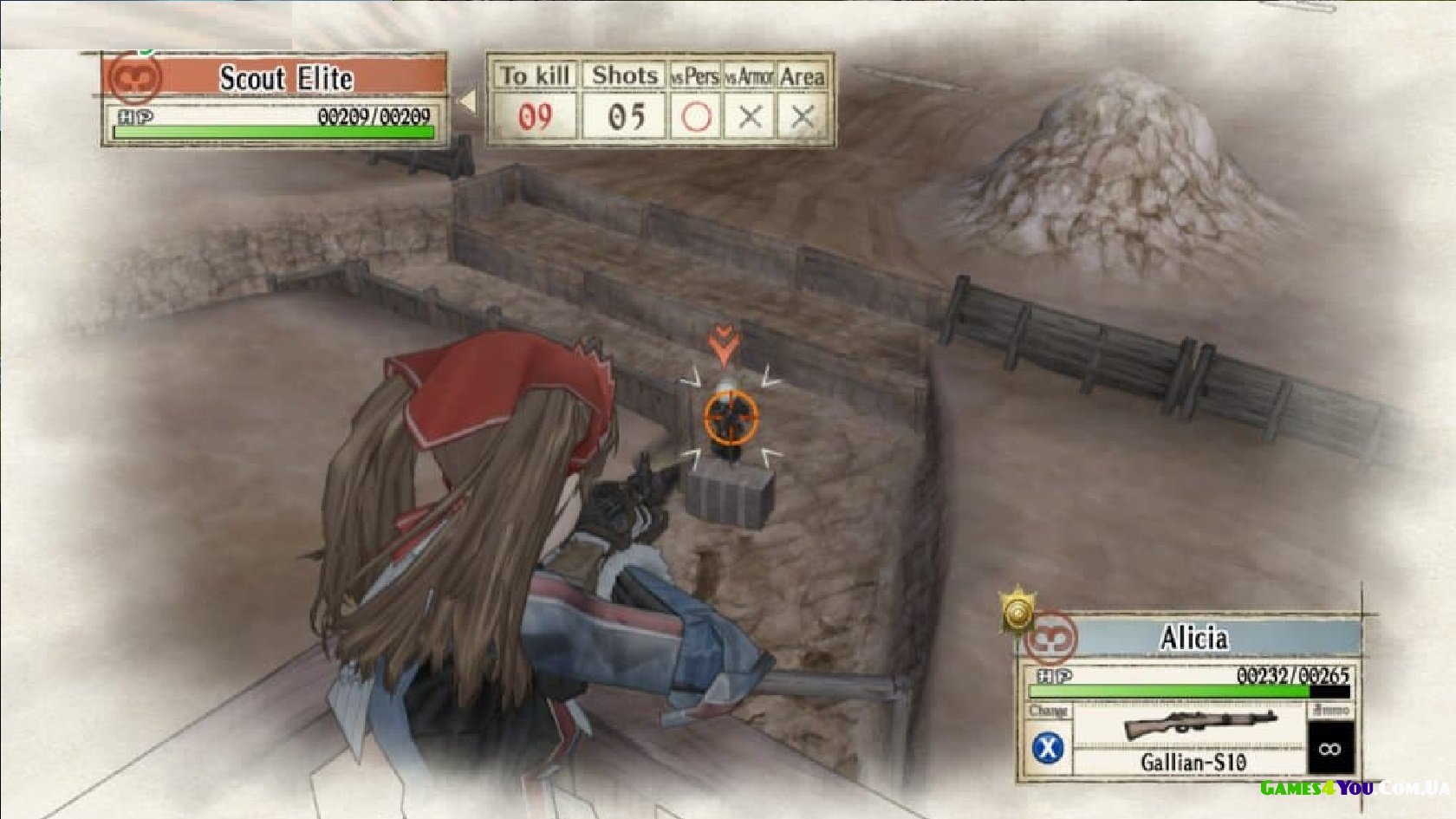
Task: Select the Scout Elite target name panel
Action: 285,78
